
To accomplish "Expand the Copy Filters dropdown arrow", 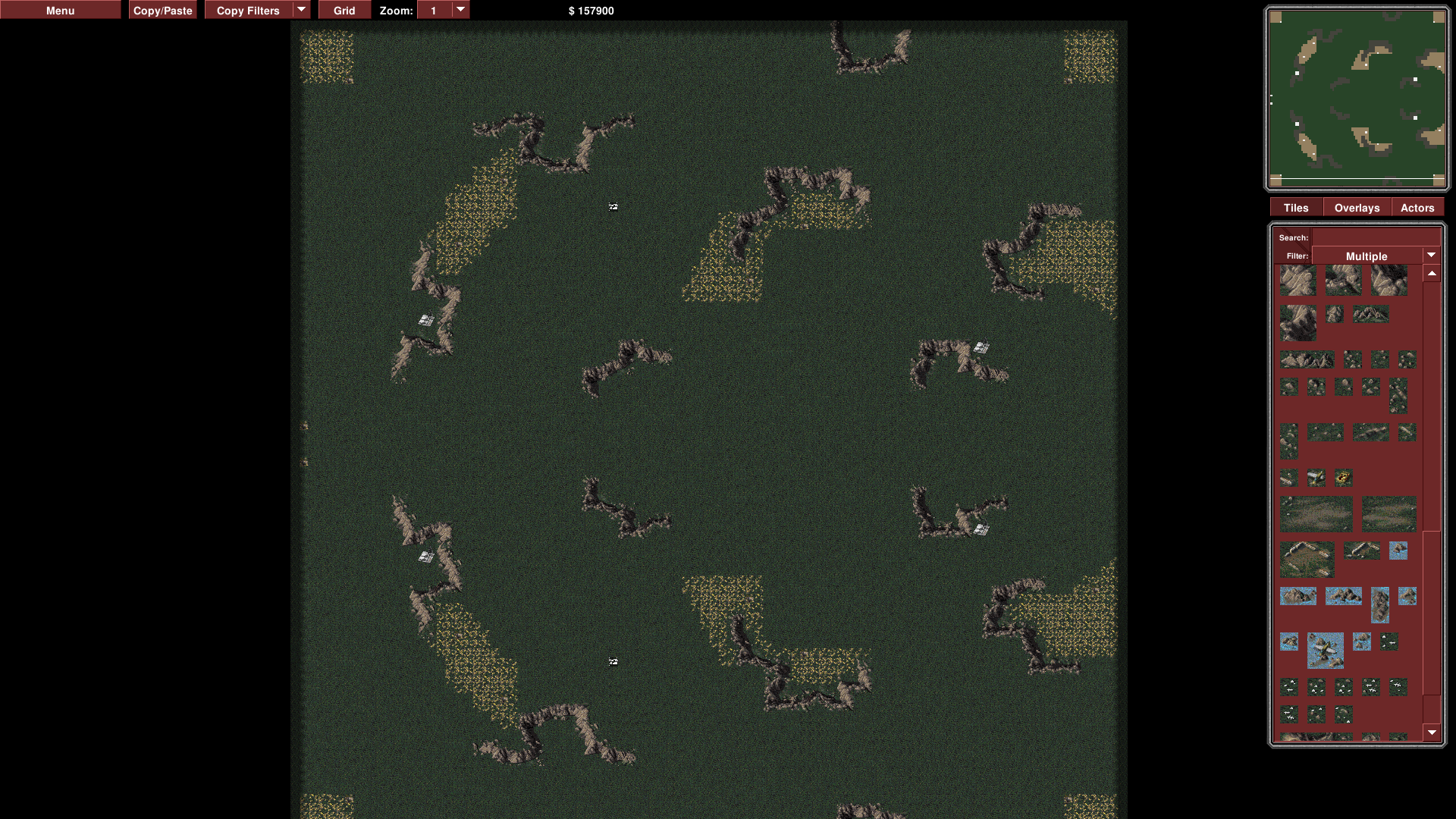I will click(301, 10).
